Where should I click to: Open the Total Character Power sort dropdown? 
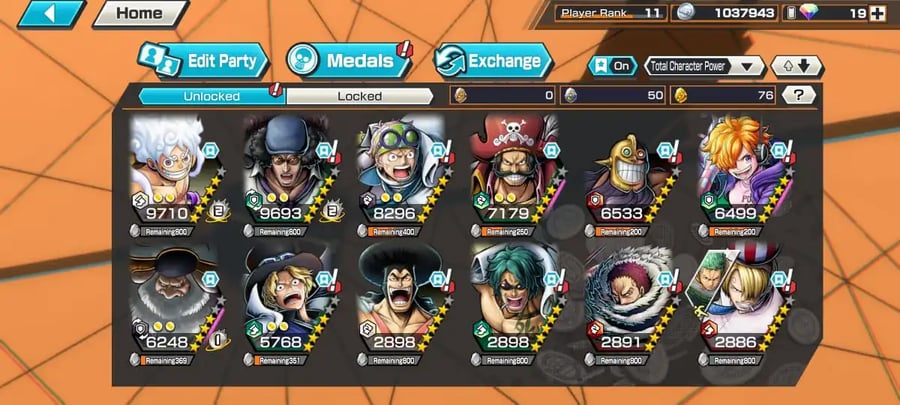(x=705, y=66)
